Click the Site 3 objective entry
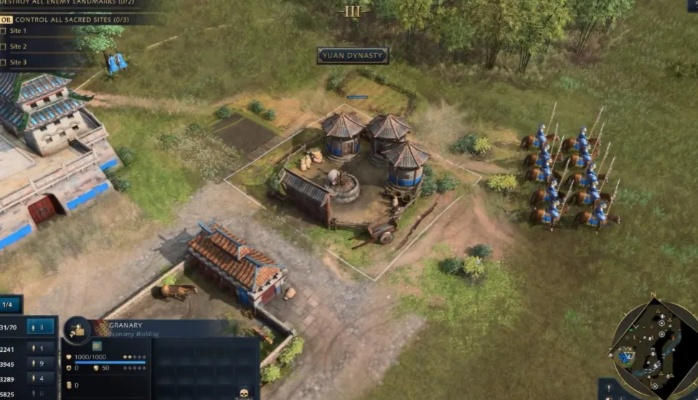The height and width of the screenshot is (400, 698). pos(18,62)
